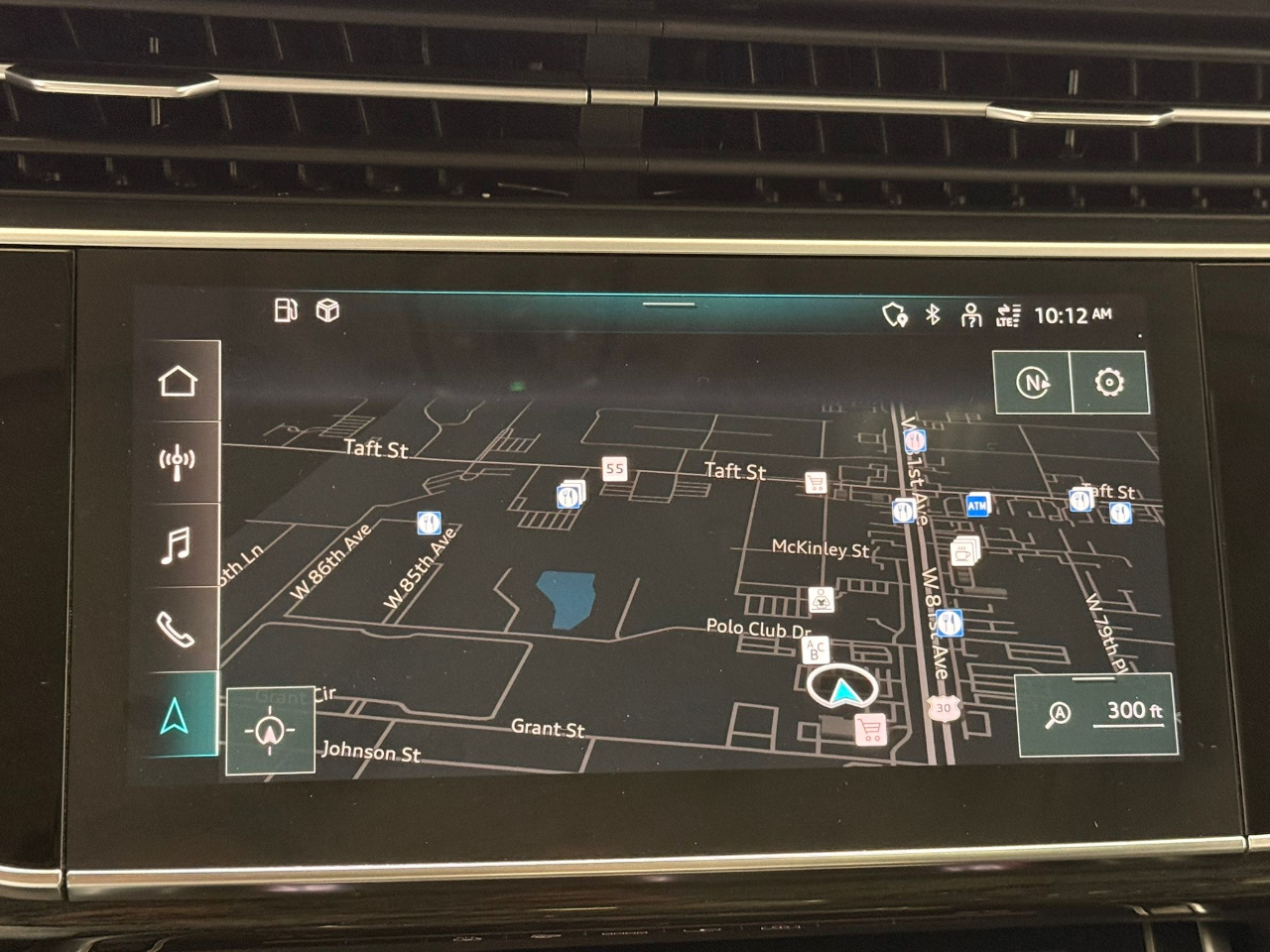1270x952 pixels.
Task: Tap the 300 ft auto-zoom scale button
Action: point(1097,713)
